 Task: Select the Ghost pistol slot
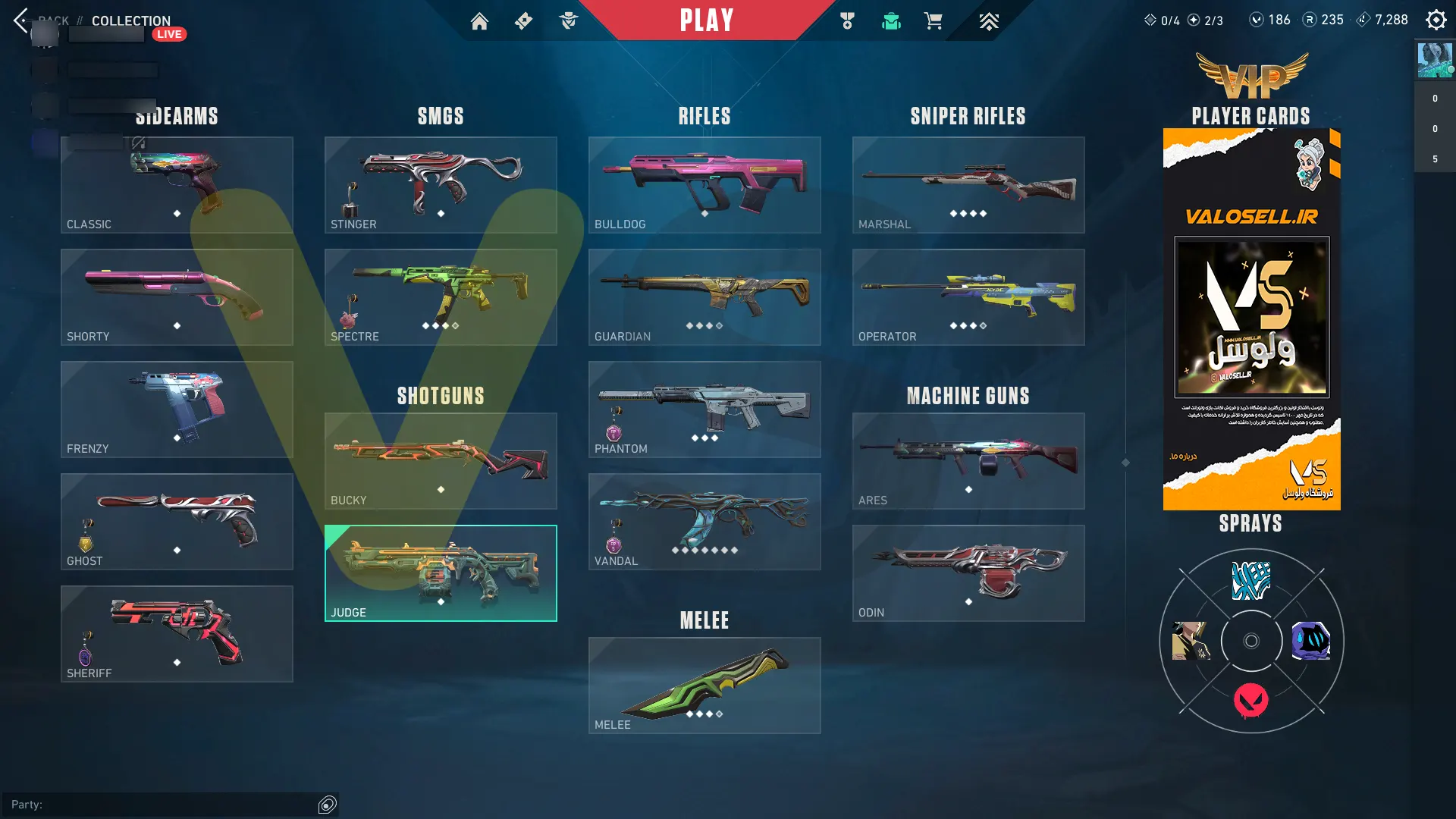pyautogui.click(x=177, y=522)
